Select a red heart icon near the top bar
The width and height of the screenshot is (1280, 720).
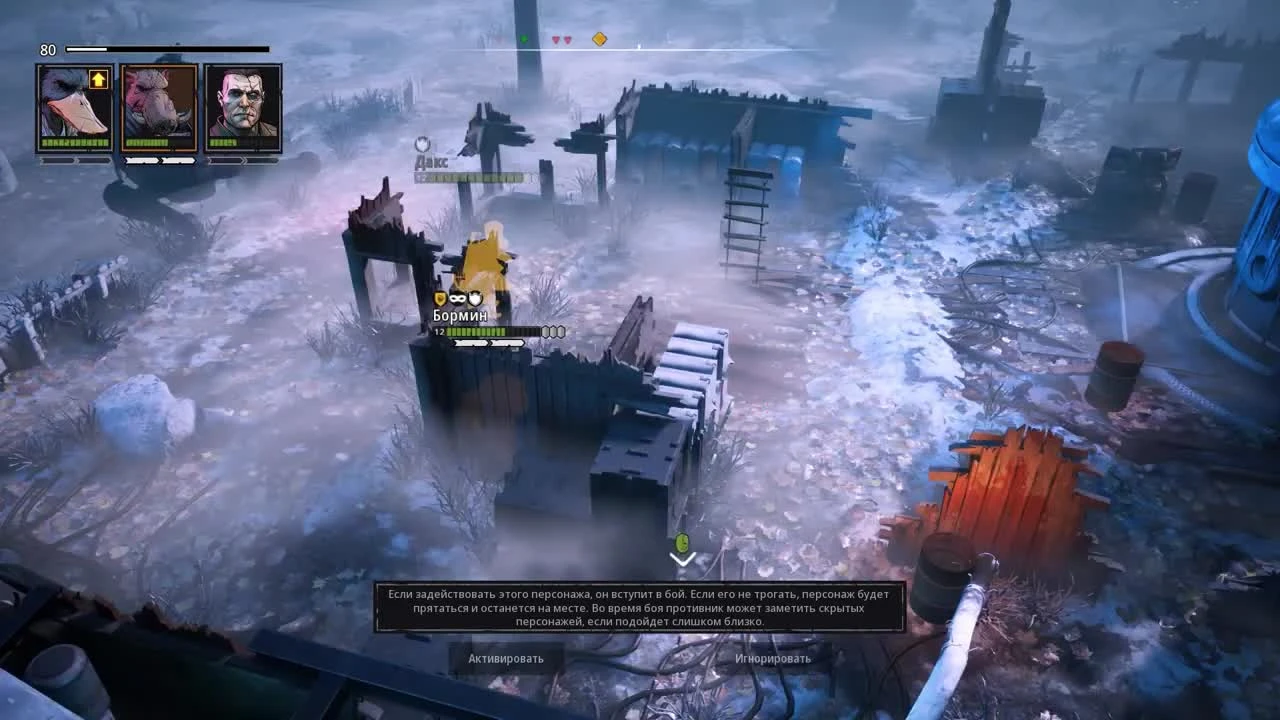[556, 38]
